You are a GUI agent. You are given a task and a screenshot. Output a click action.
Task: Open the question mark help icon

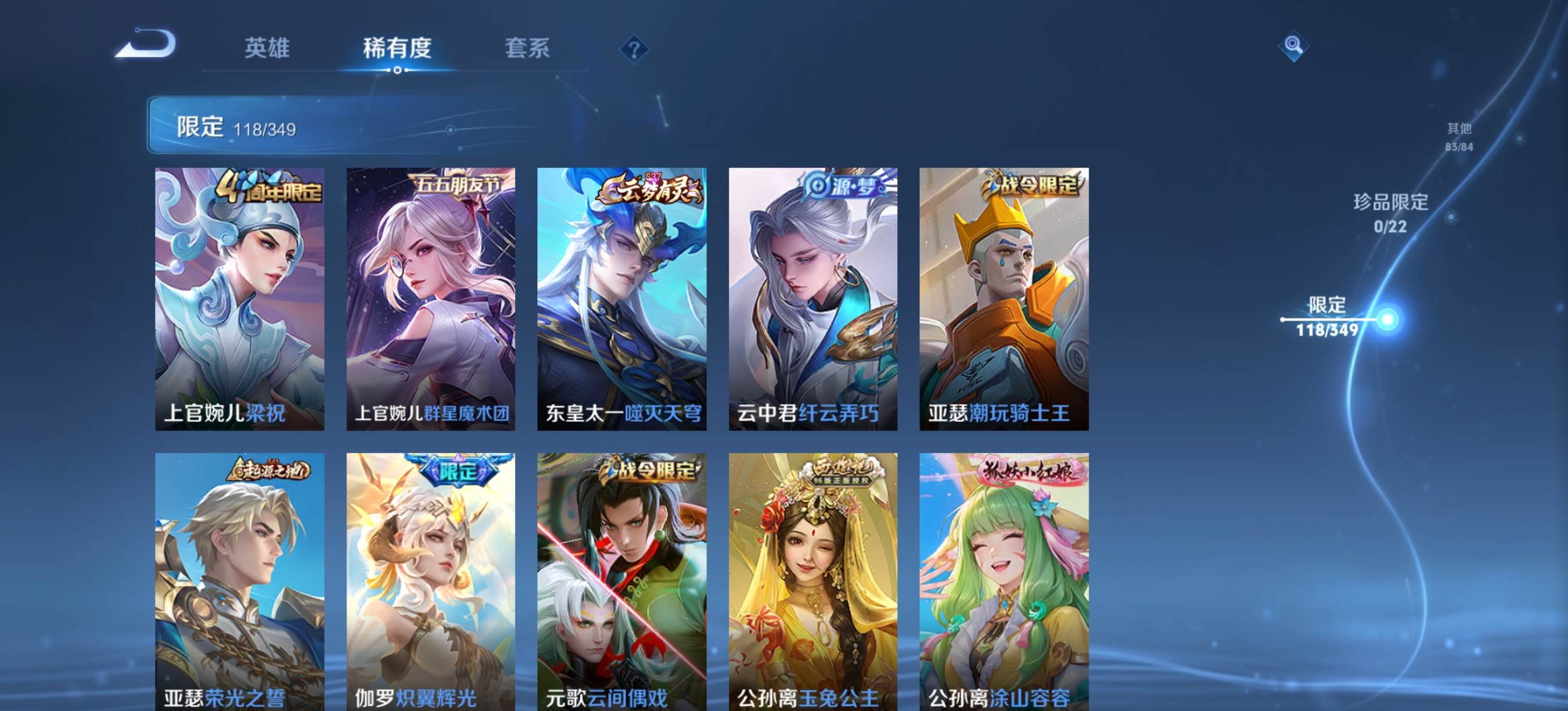click(x=634, y=49)
